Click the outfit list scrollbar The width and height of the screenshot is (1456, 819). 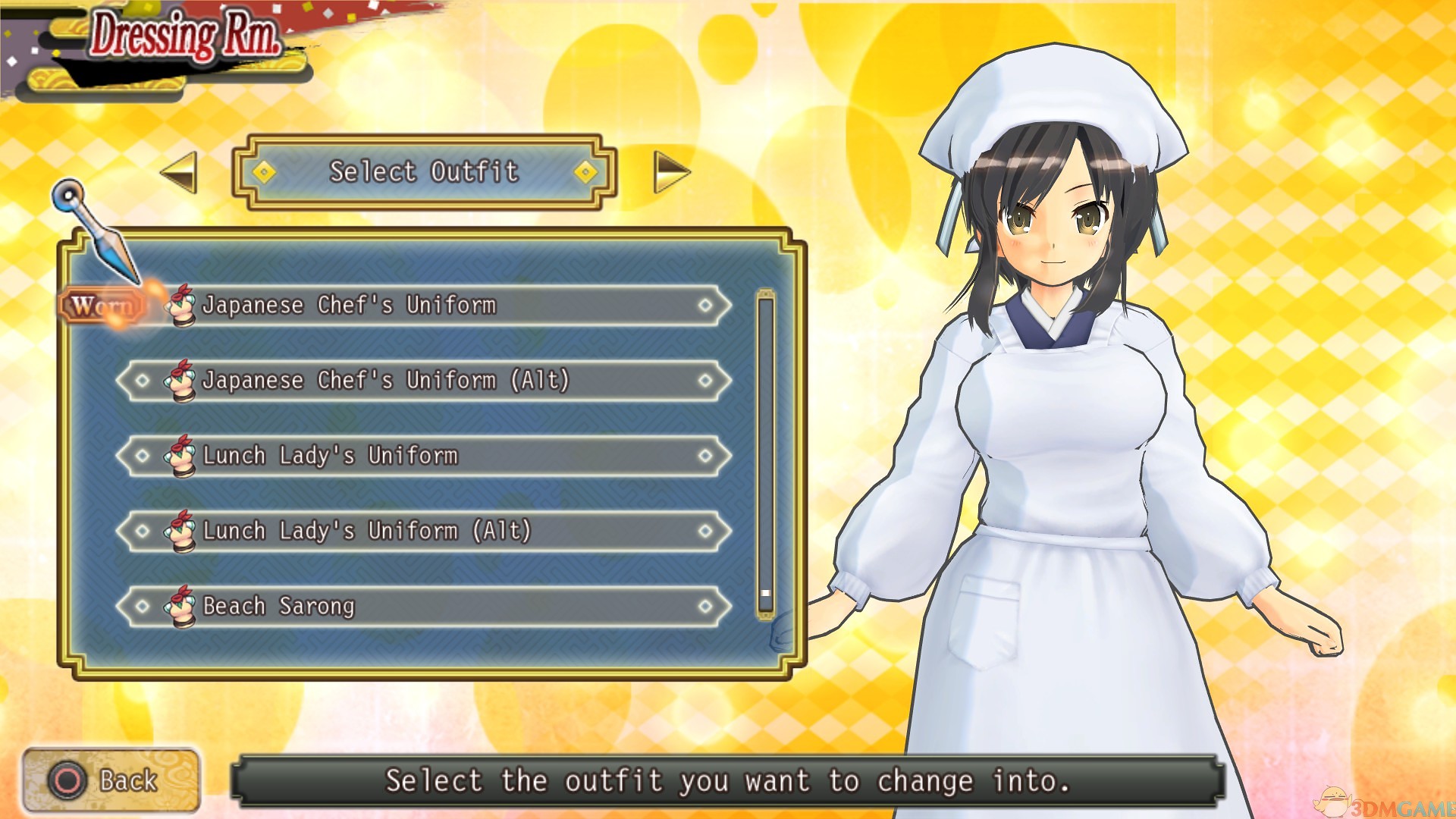click(x=765, y=453)
